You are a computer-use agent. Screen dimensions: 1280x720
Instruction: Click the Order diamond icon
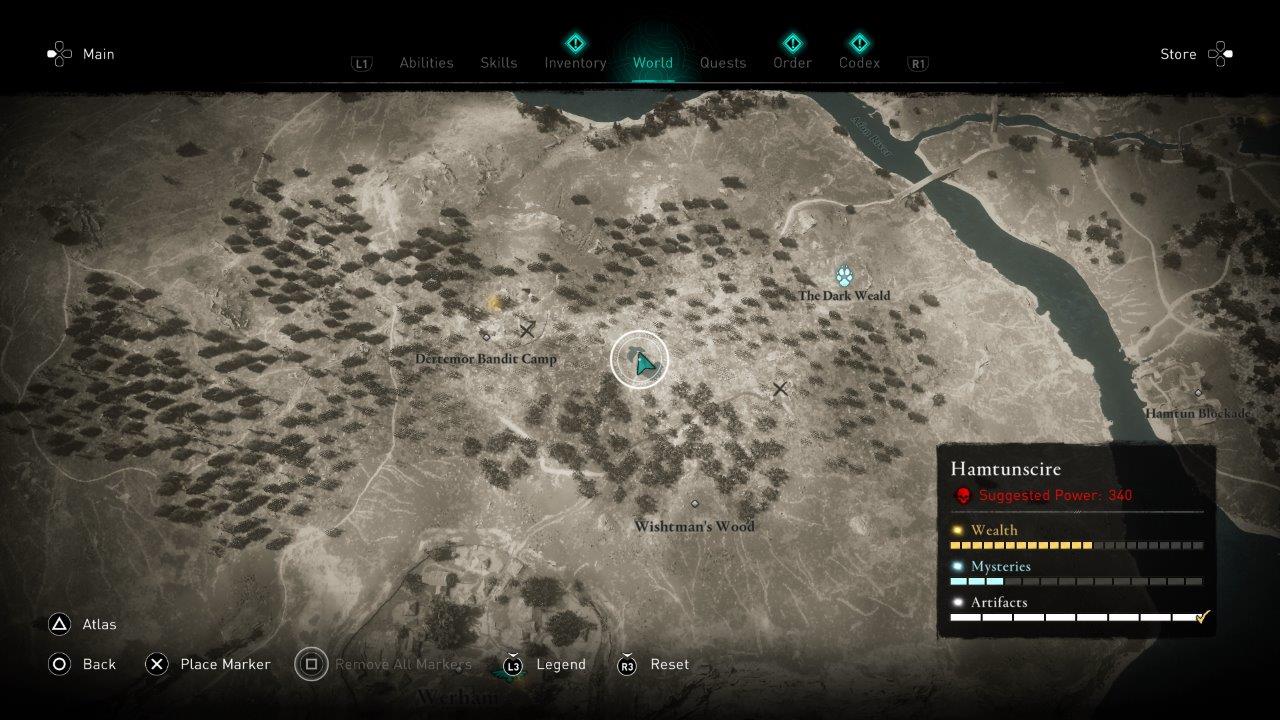[x=791, y=43]
